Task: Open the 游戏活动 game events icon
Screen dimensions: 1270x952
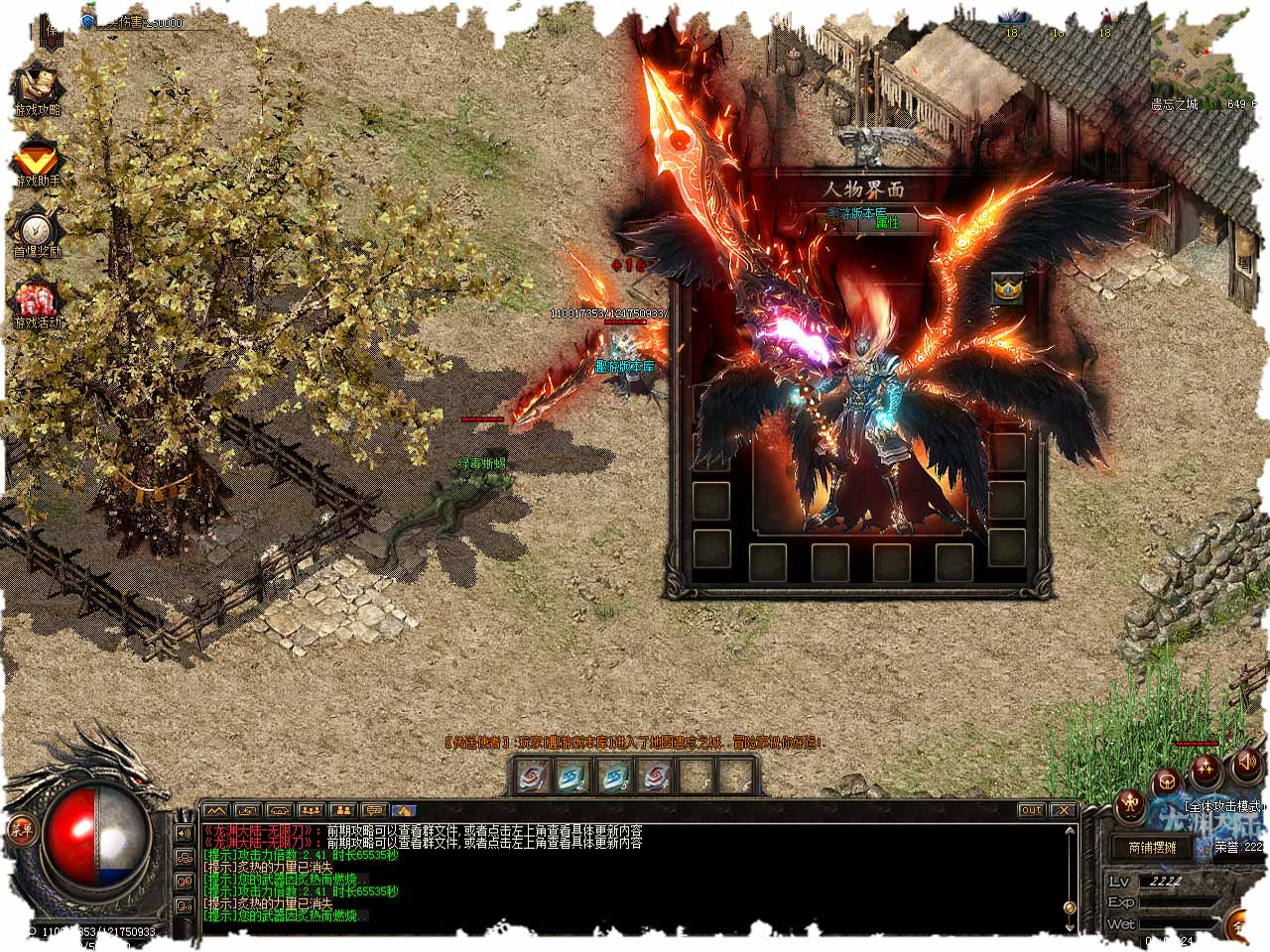Action: 38,302
